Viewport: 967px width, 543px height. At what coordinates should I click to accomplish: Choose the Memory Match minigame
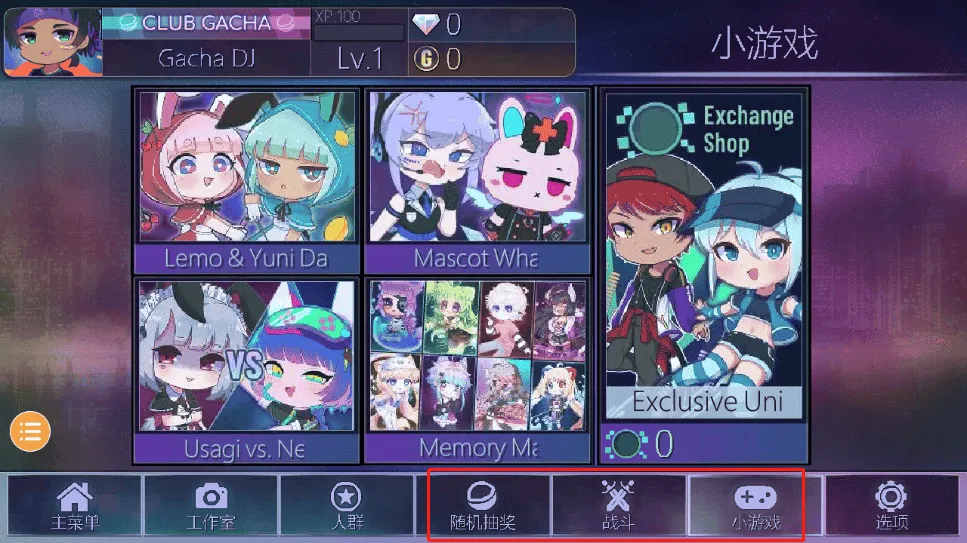(476, 370)
